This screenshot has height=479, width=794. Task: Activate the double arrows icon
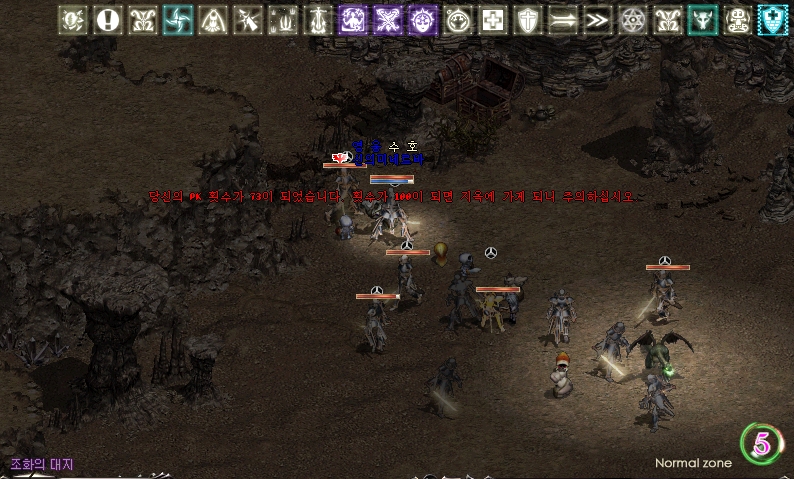coord(563,19)
